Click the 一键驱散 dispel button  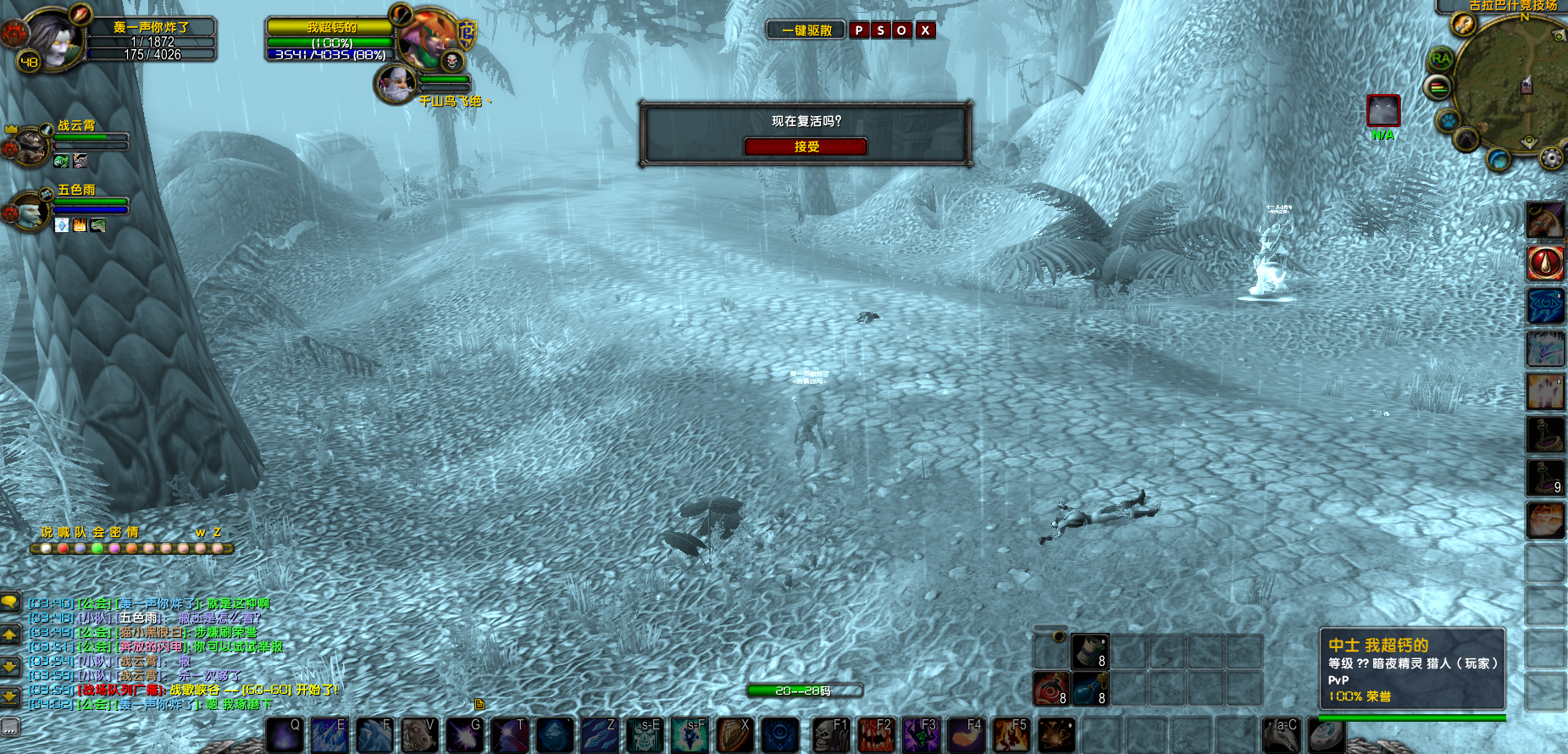(806, 30)
